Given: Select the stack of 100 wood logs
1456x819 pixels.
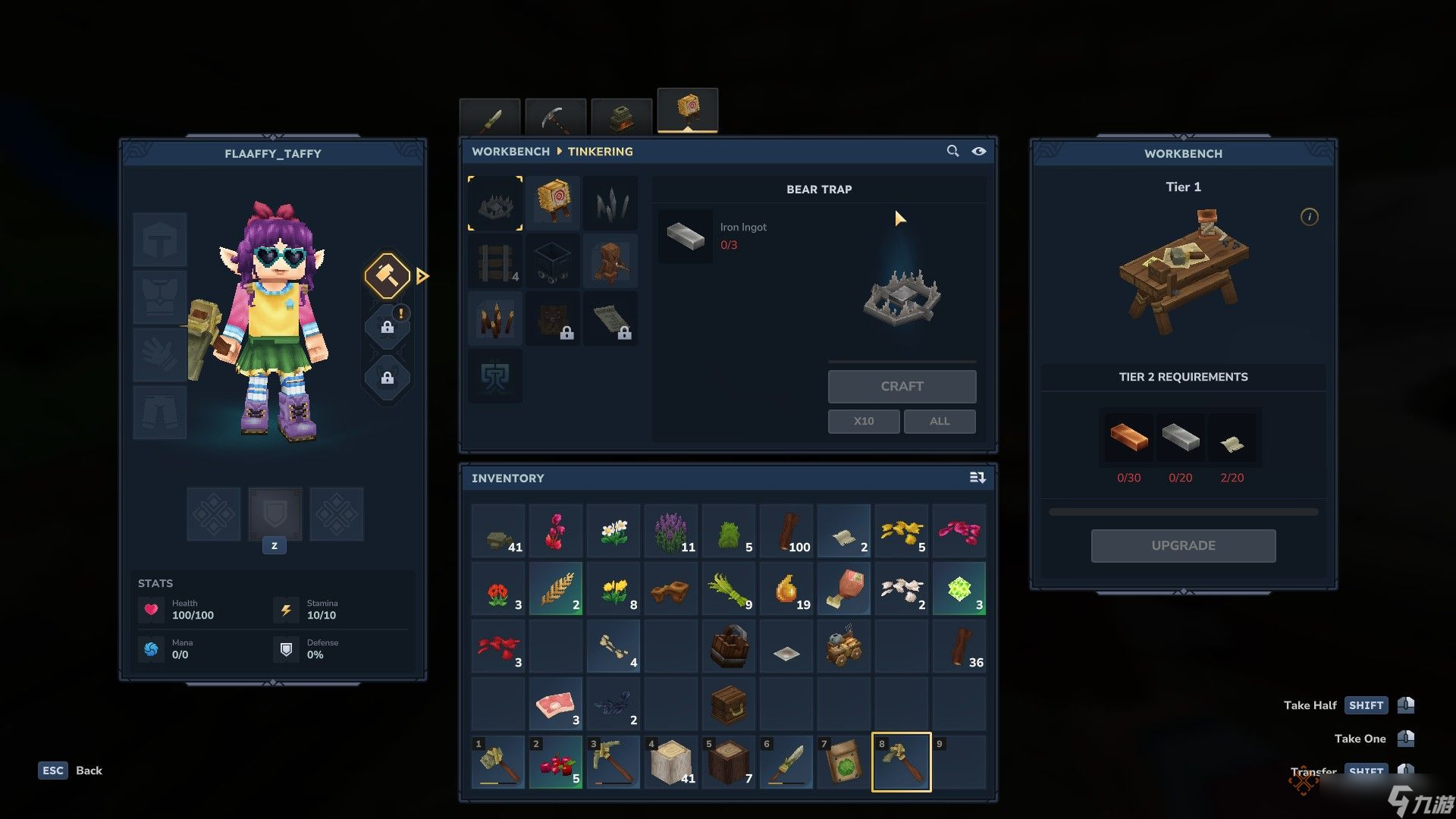Looking at the screenshot, I should 786,532.
